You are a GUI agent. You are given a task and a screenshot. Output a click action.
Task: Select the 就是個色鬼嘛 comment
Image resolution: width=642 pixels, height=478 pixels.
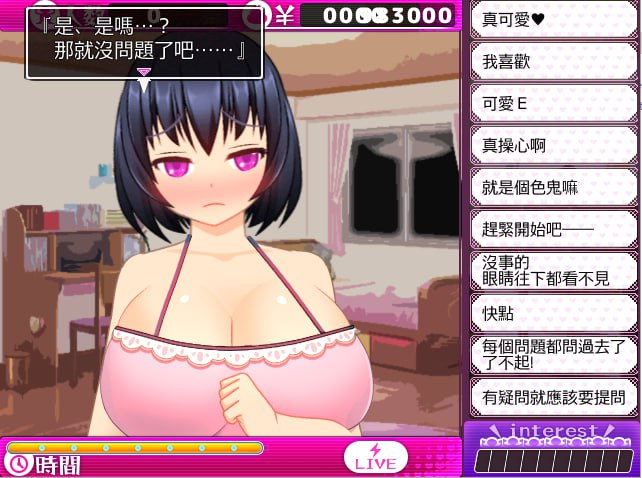553,187
